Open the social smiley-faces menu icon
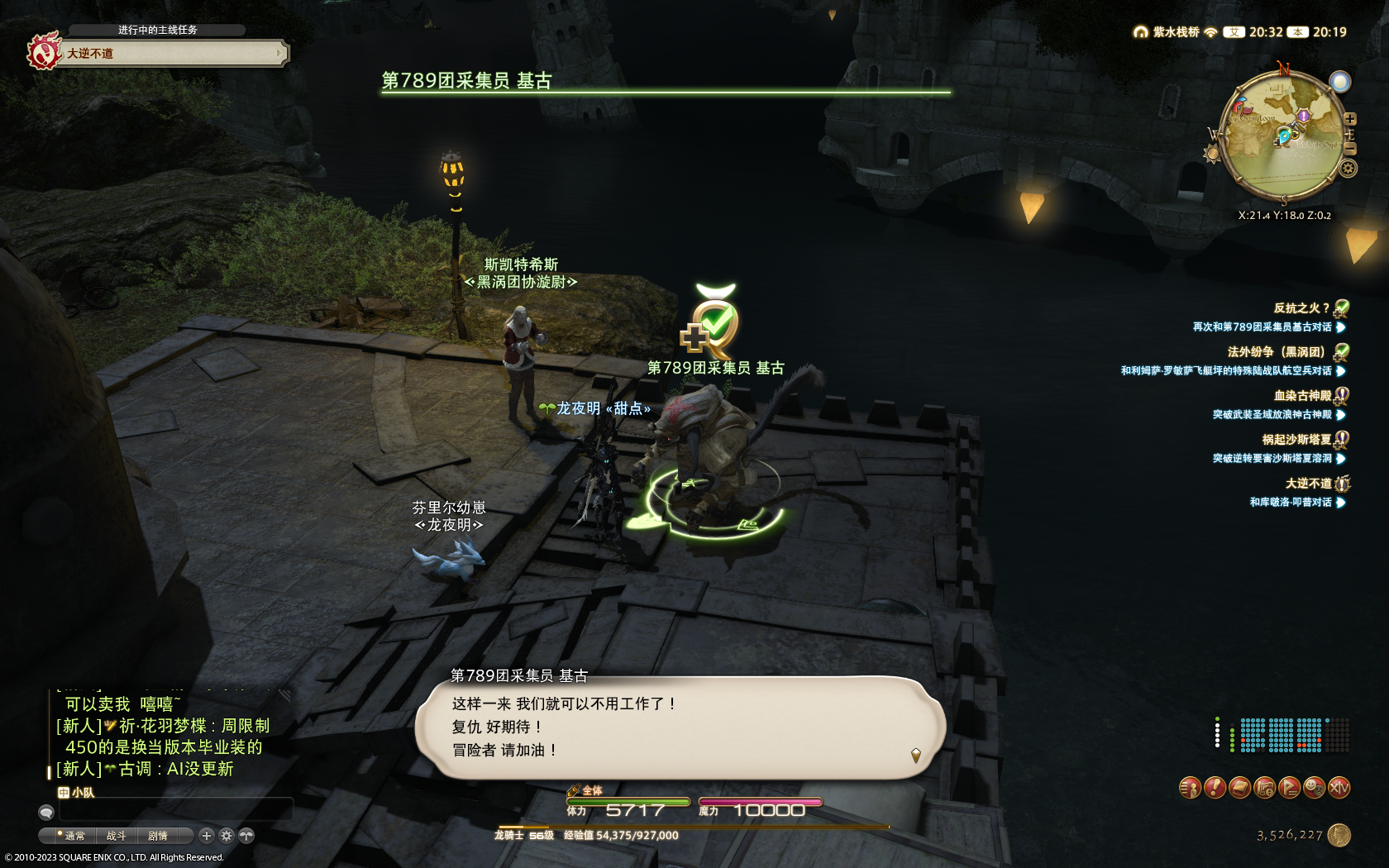 tap(1314, 788)
